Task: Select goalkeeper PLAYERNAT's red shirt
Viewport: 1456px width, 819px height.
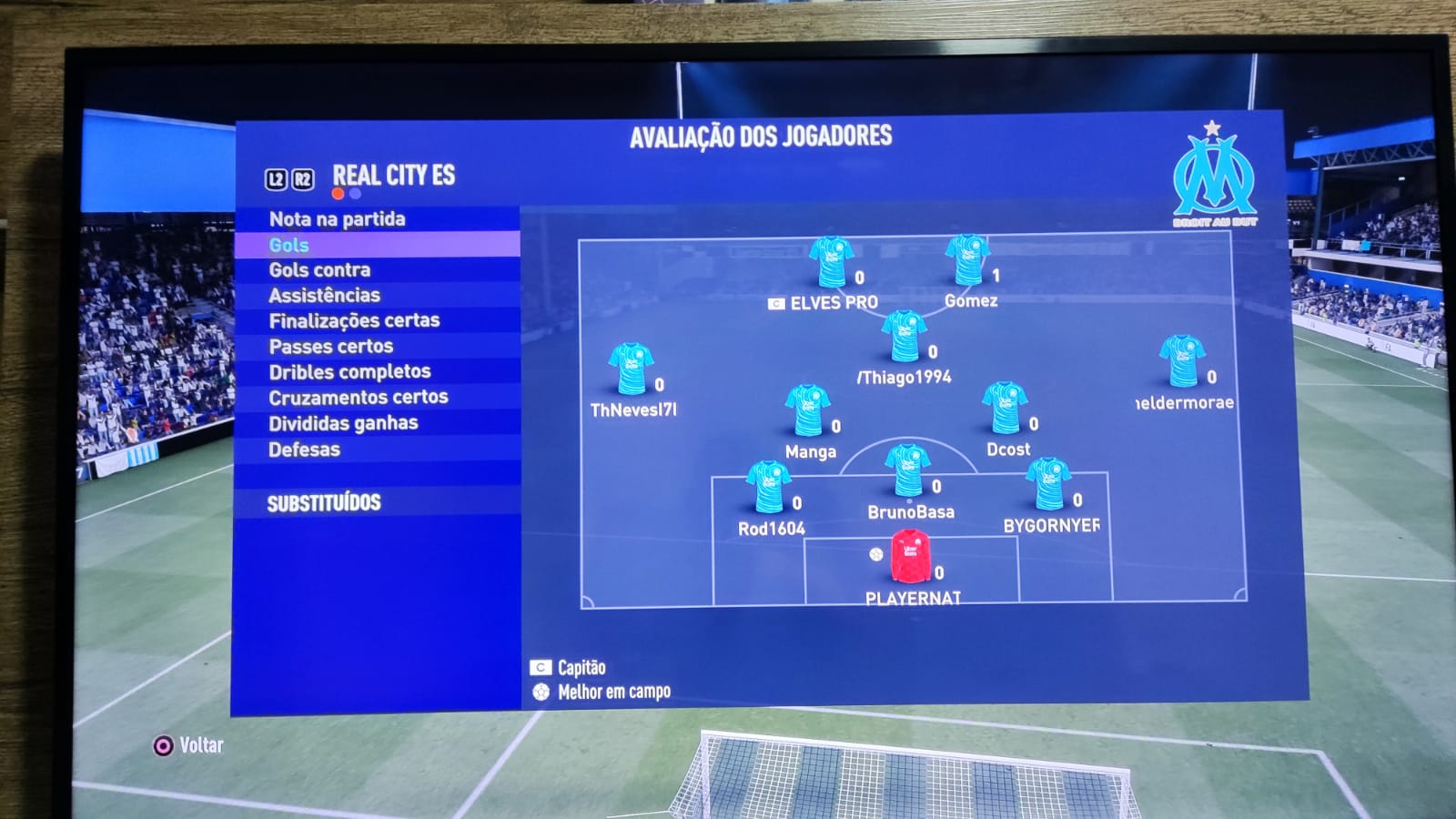Action: (x=910, y=557)
